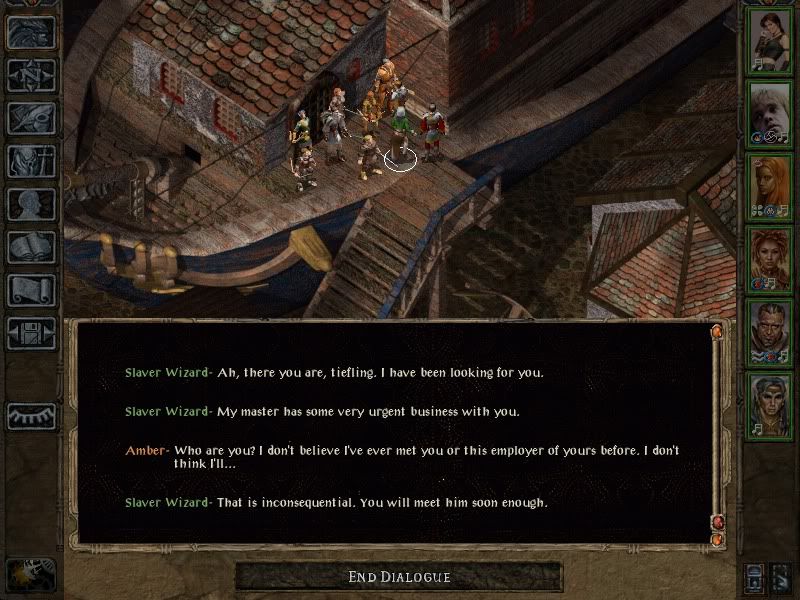Select the blond-haired character portrait
Screen dimensions: 800x600
point(771,109)
